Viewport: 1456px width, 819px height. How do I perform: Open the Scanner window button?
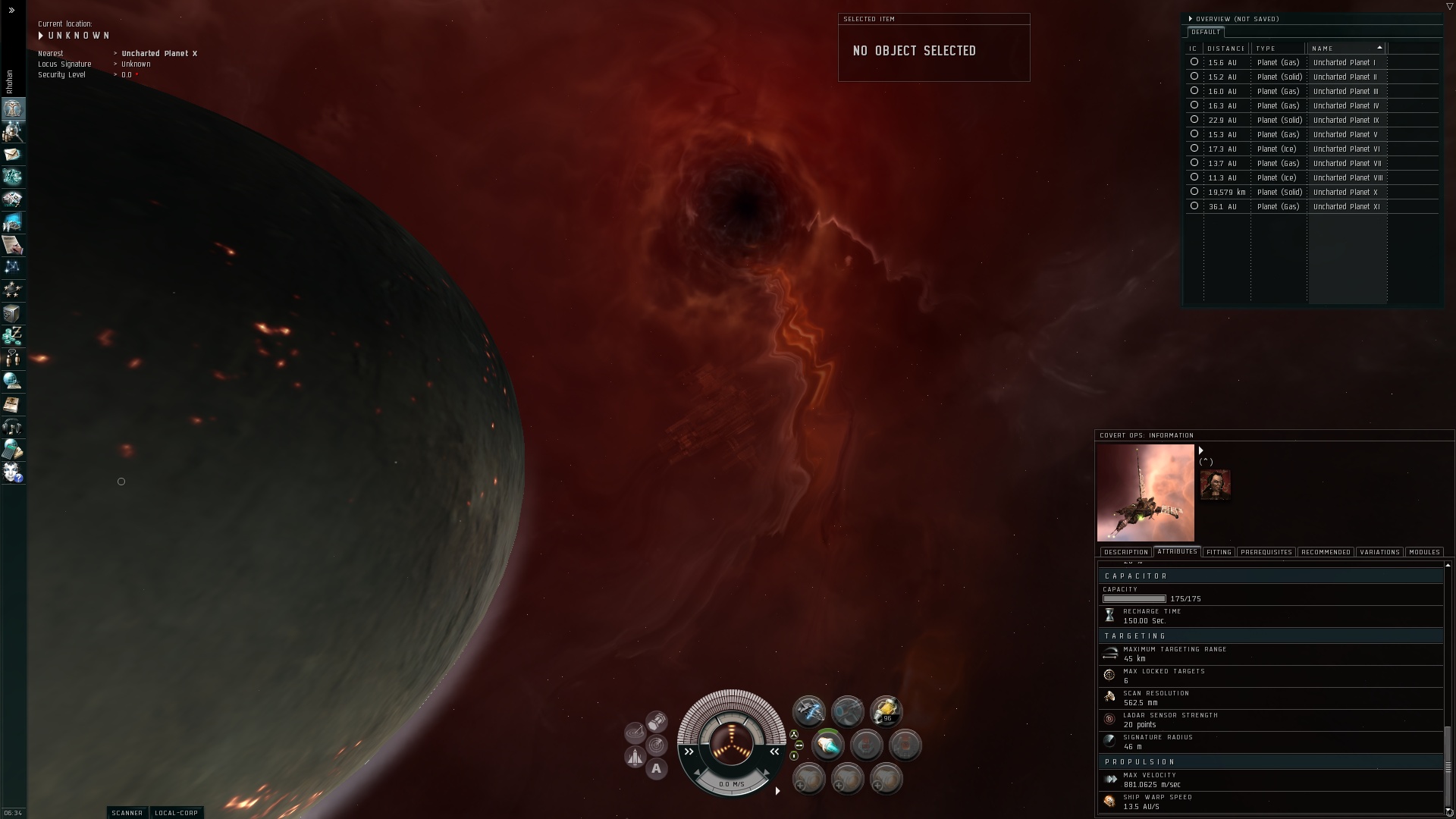[x=127, y=813]
